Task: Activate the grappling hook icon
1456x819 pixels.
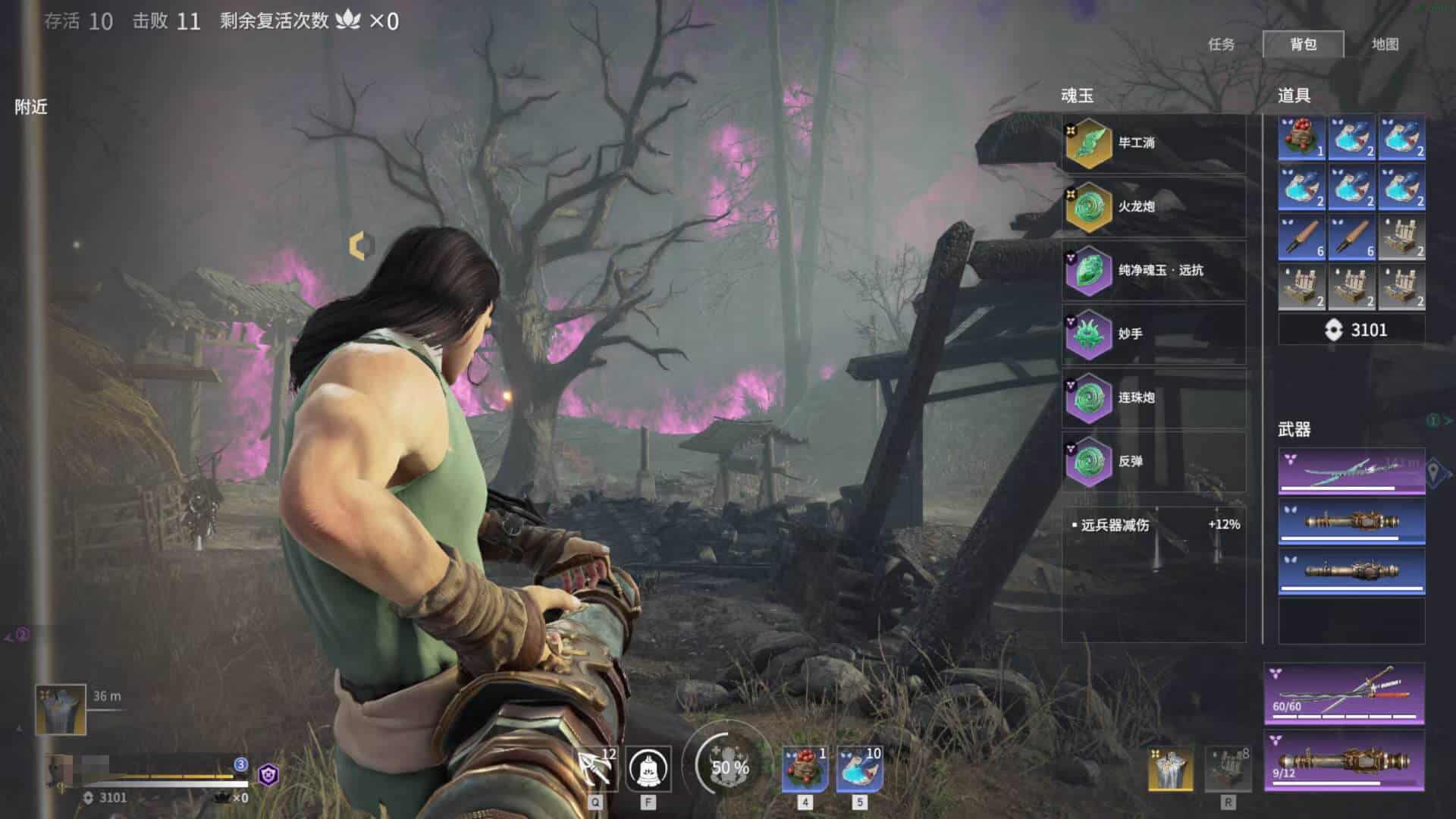Action: pos(595,769)
